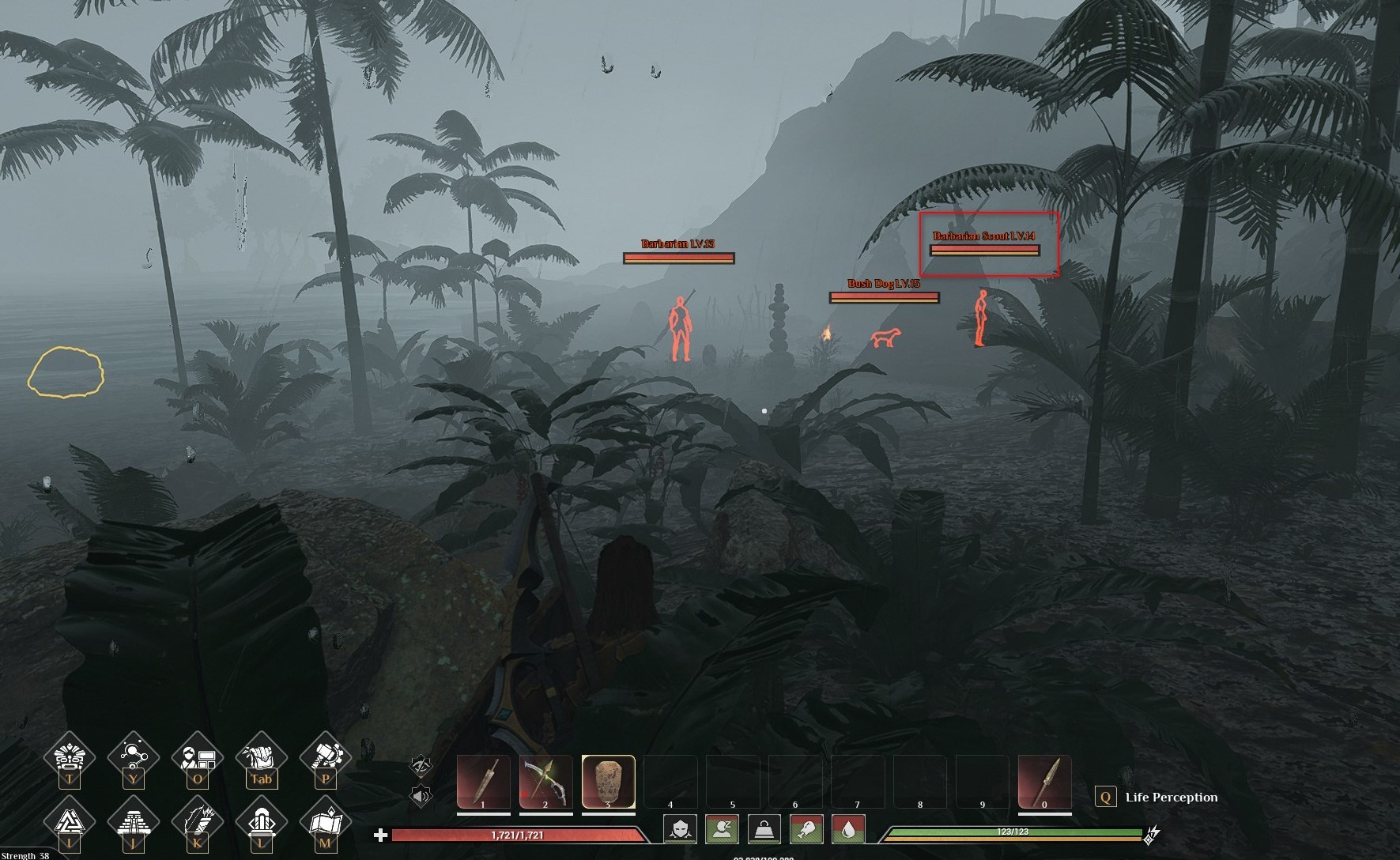Select the stone item in hotbar slot 3
1400x860 pixels.
point(608,782)
